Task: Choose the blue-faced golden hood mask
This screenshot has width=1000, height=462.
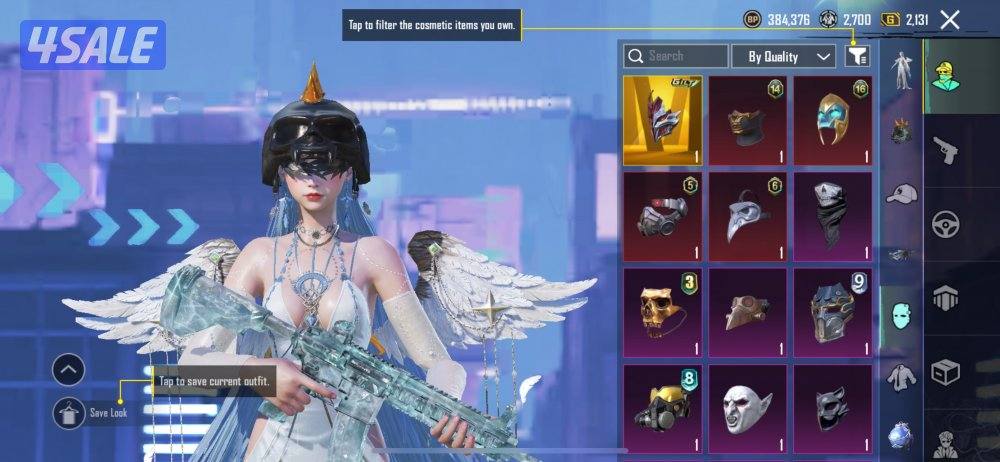Action: pos(833,120)
